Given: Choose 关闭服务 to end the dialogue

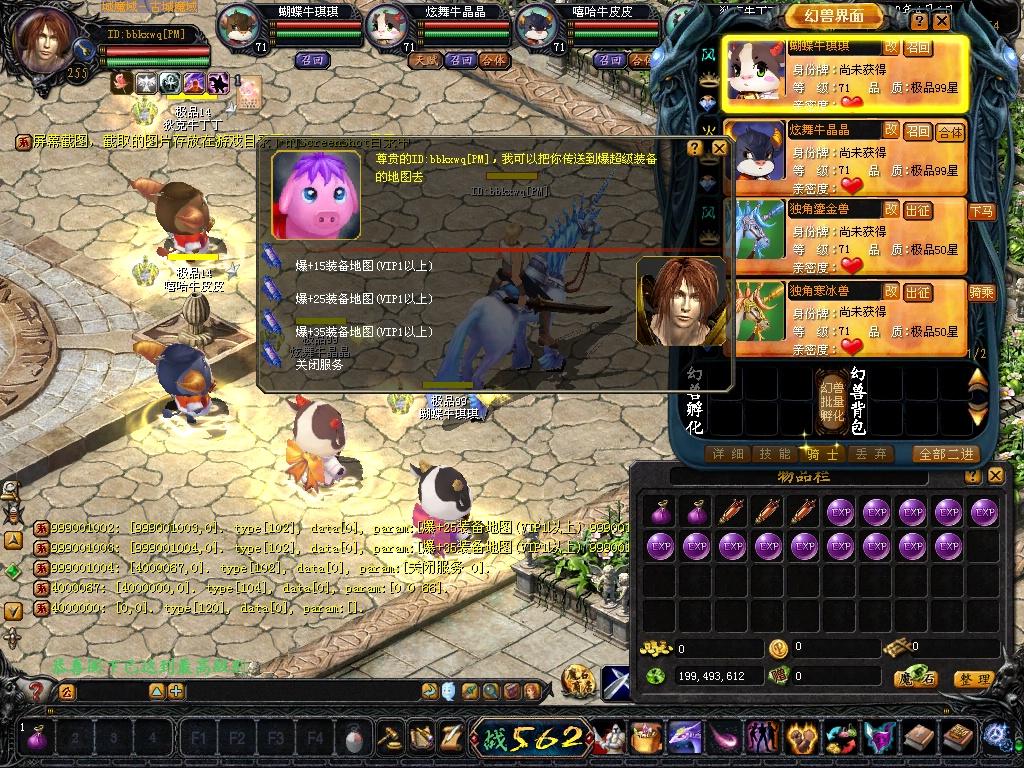Looking at the screenshot, I should 319,365.
